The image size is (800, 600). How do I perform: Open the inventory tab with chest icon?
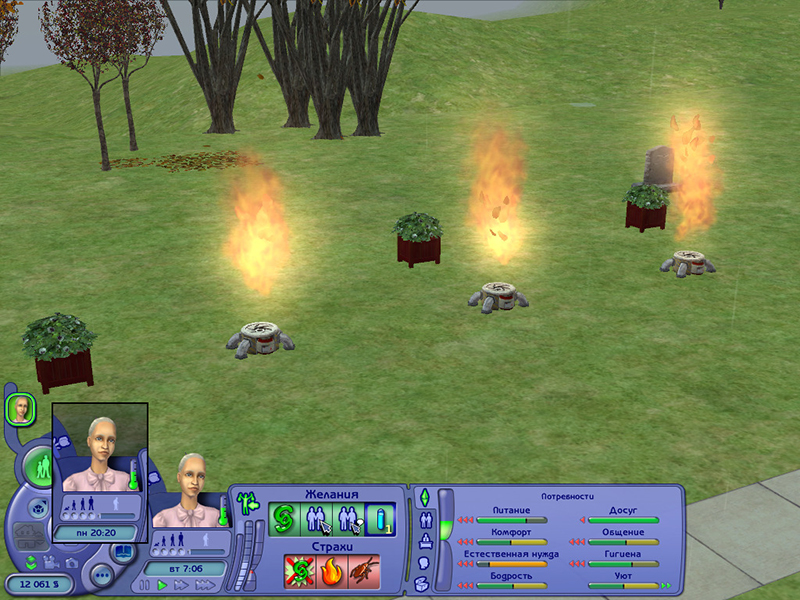[423, 583]
